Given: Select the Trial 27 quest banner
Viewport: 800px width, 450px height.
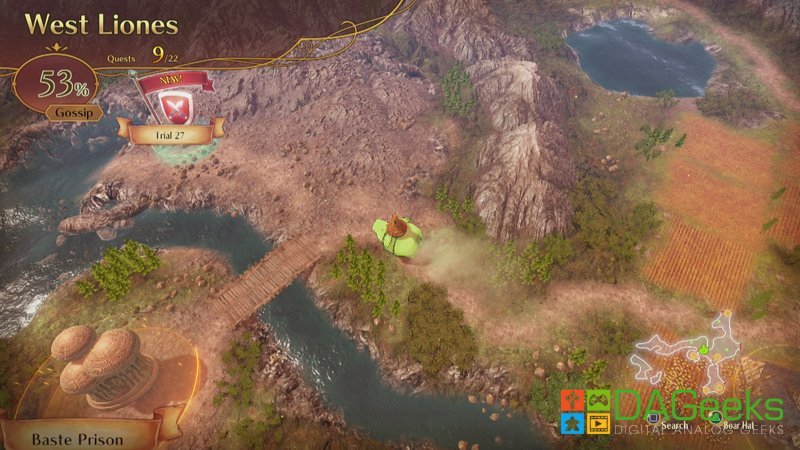Looking at the screenshot, I should [168, 130].
